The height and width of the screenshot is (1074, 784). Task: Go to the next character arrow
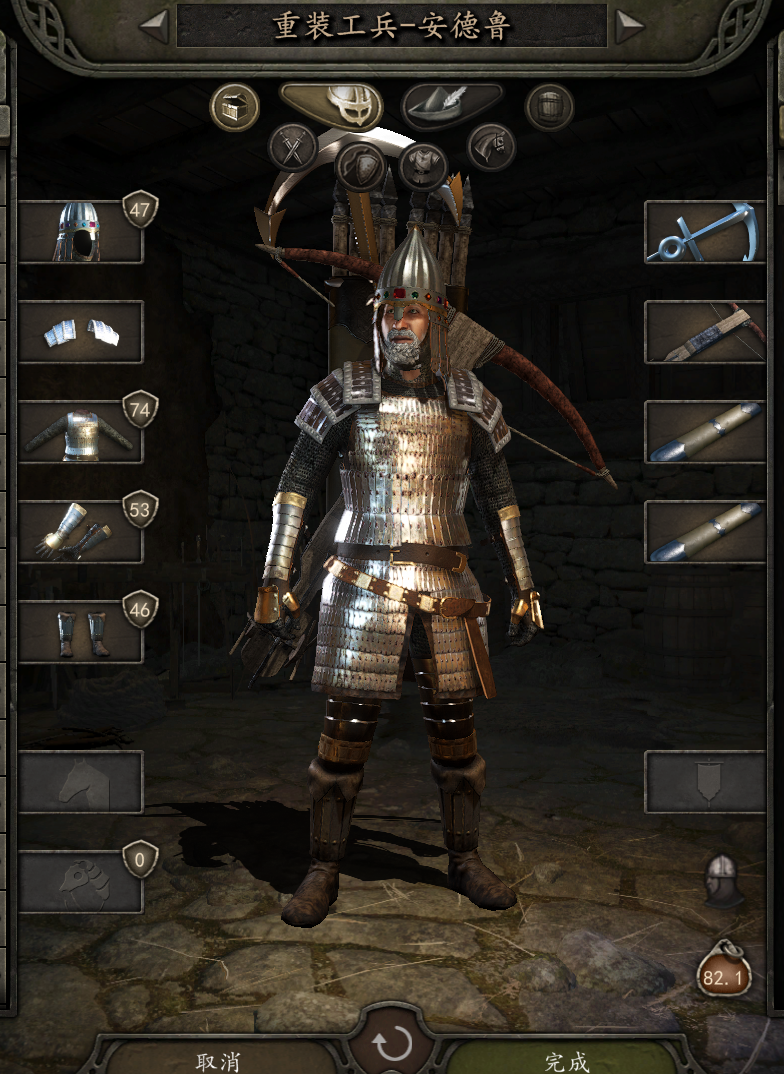tap(628, 26)
